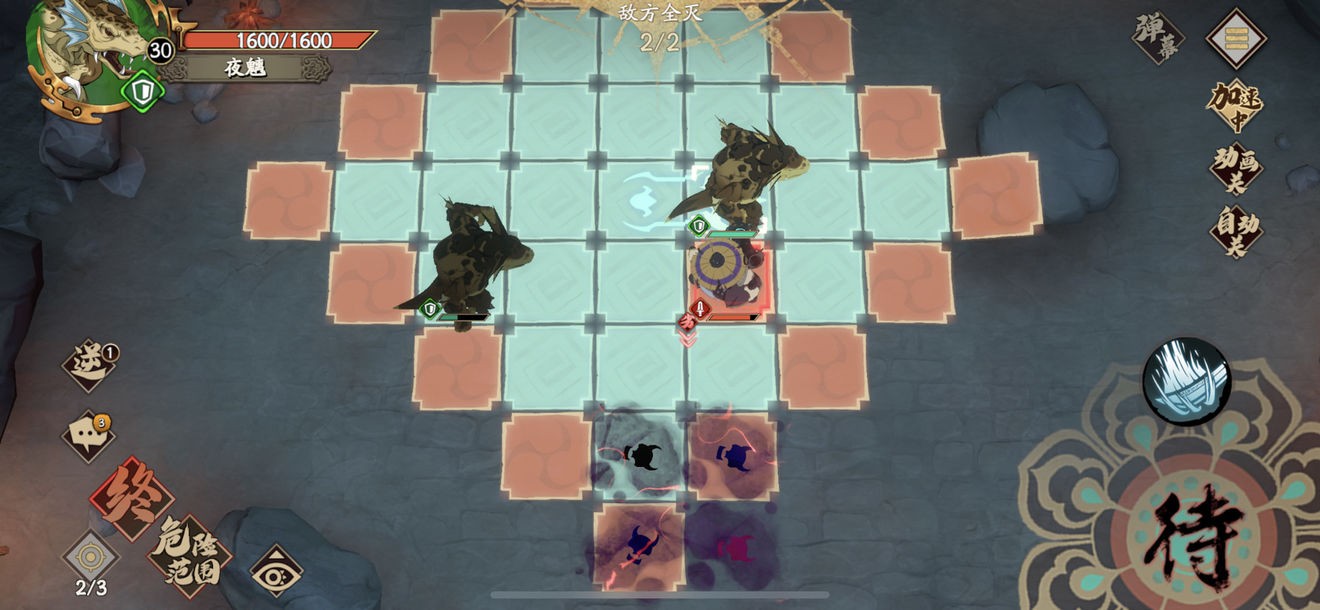Tap the large 待 standby button
The width and height of the screenshot is (1320, 610).
point(1187,535)
